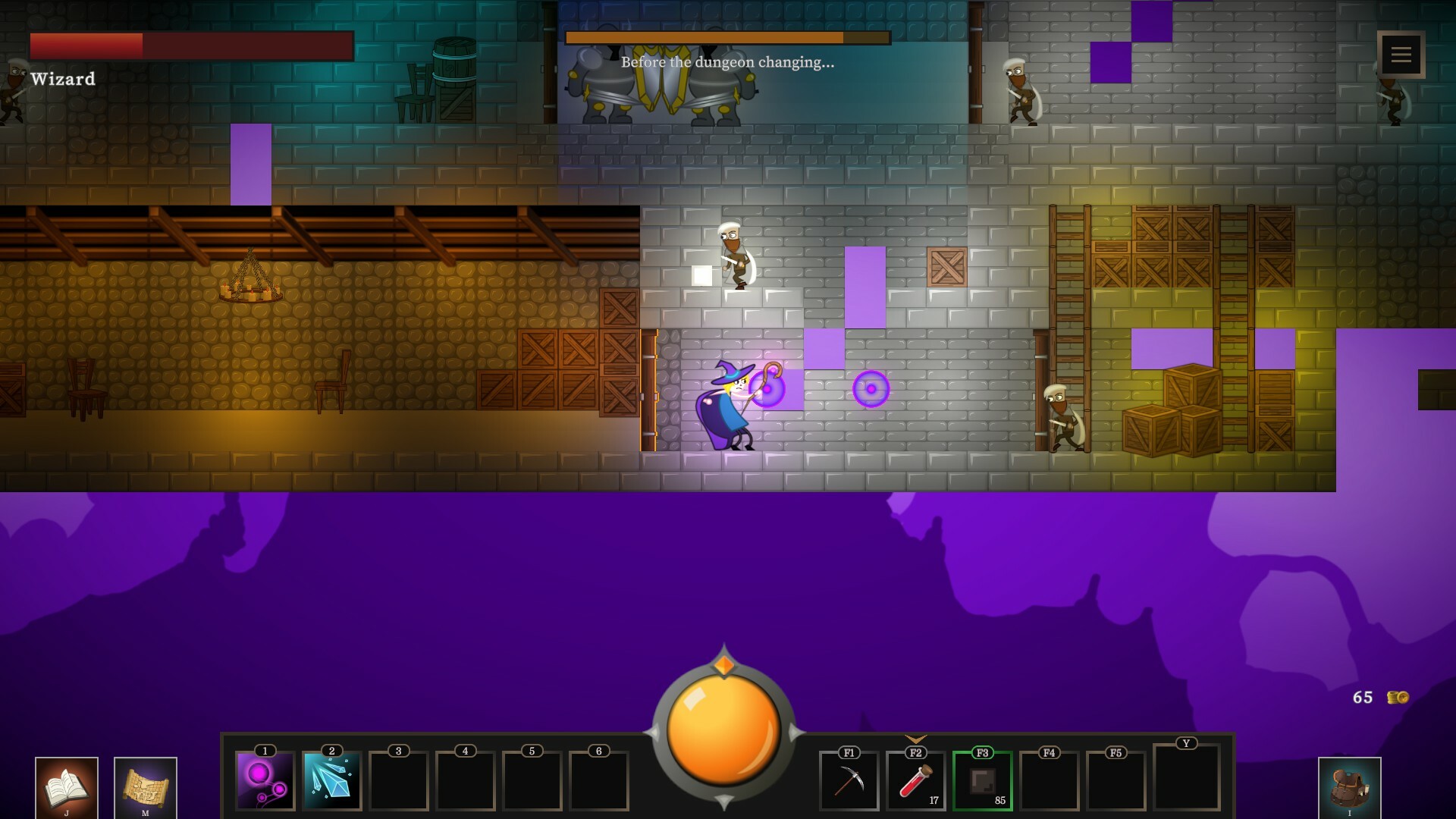Select the purple orb spell in slot 1
This screenshot has width=1456, height=819.
(264, 783)
